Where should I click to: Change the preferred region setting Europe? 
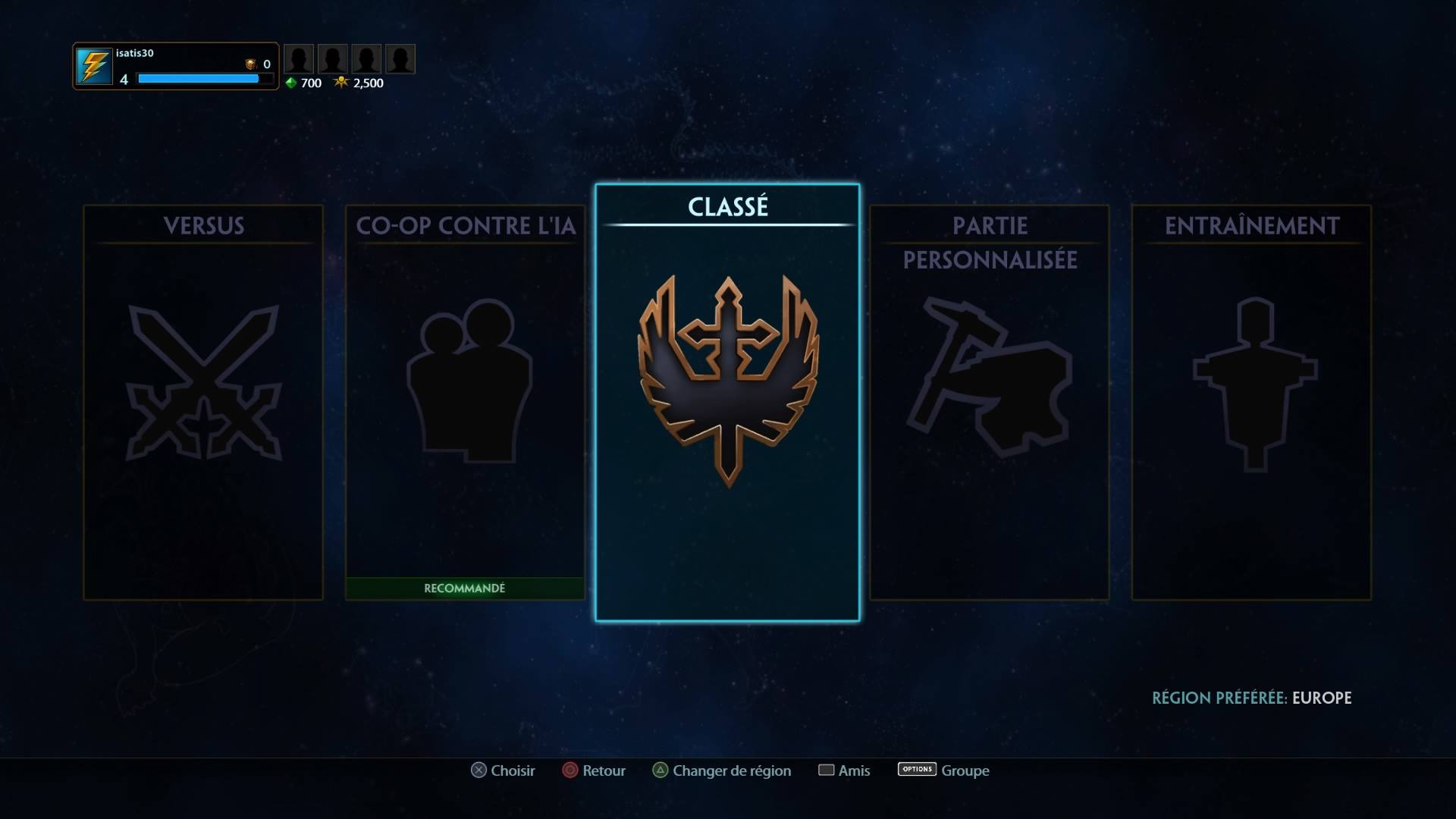[x=1251, y=698]
